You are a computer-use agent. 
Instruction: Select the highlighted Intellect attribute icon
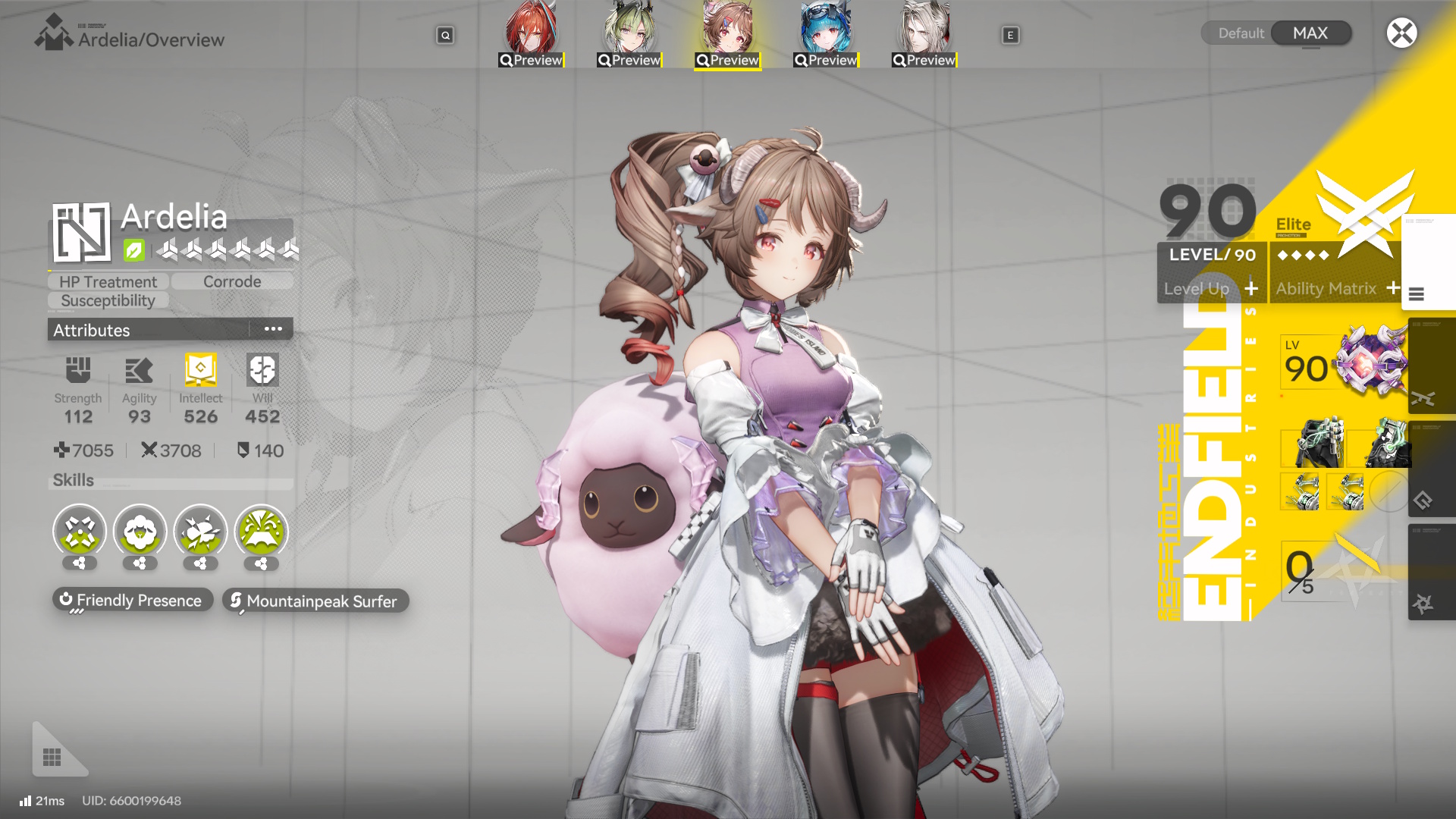point(199,370)
